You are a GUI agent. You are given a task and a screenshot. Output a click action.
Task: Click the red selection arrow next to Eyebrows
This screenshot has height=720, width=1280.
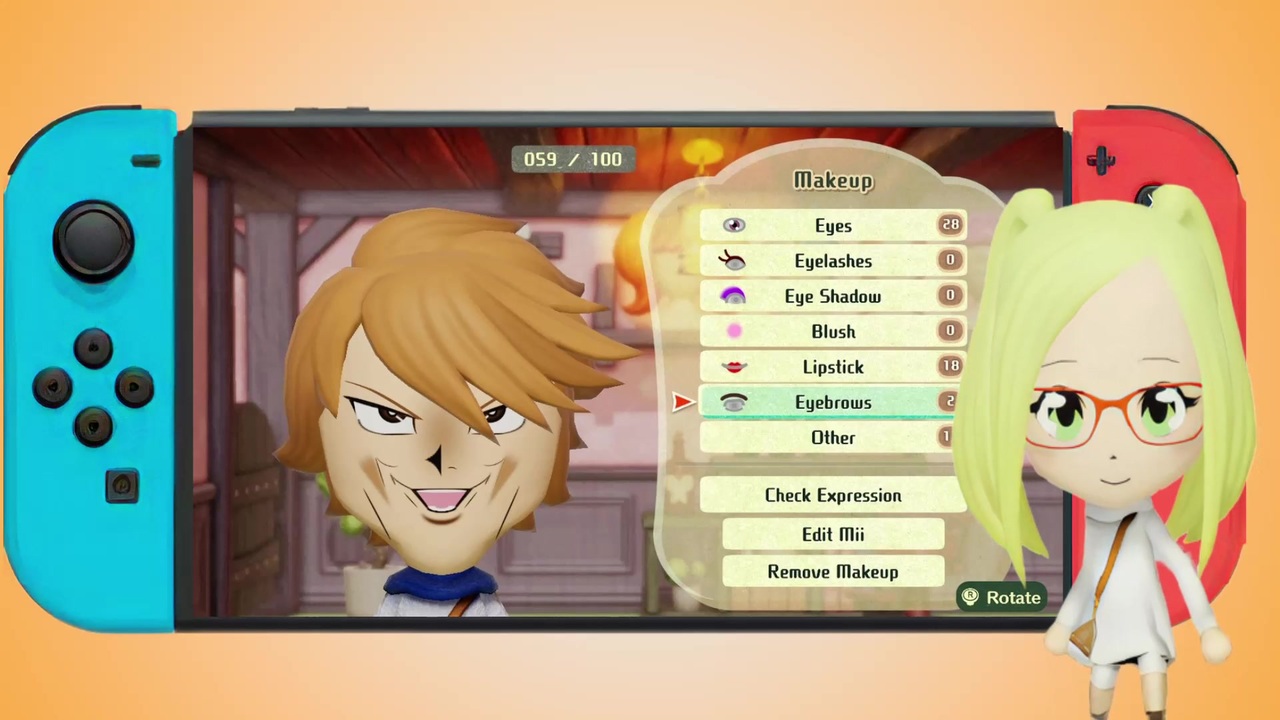coord(683,402)
